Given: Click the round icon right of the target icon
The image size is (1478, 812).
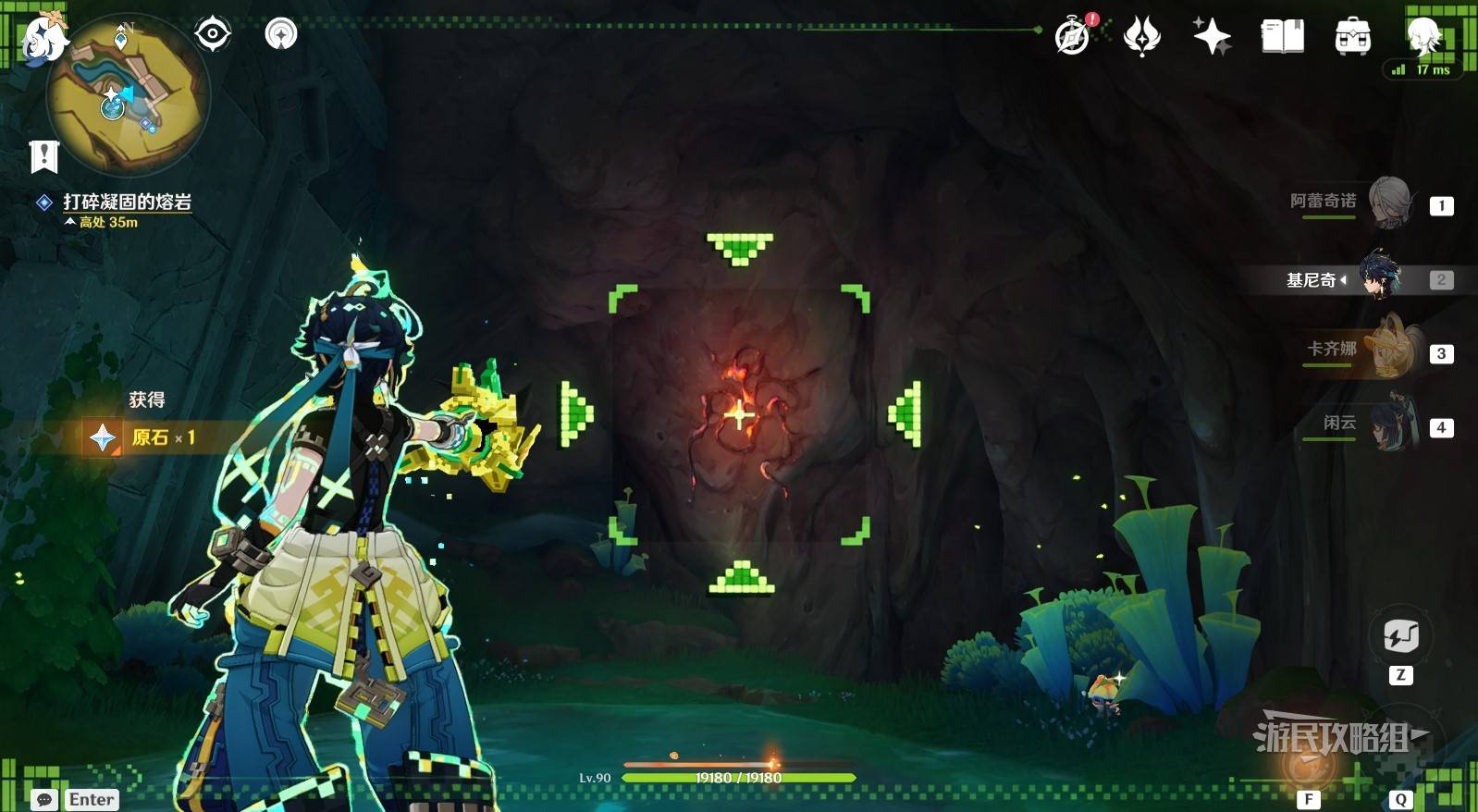Looking at the screenshot, I should tap(281, 35).
